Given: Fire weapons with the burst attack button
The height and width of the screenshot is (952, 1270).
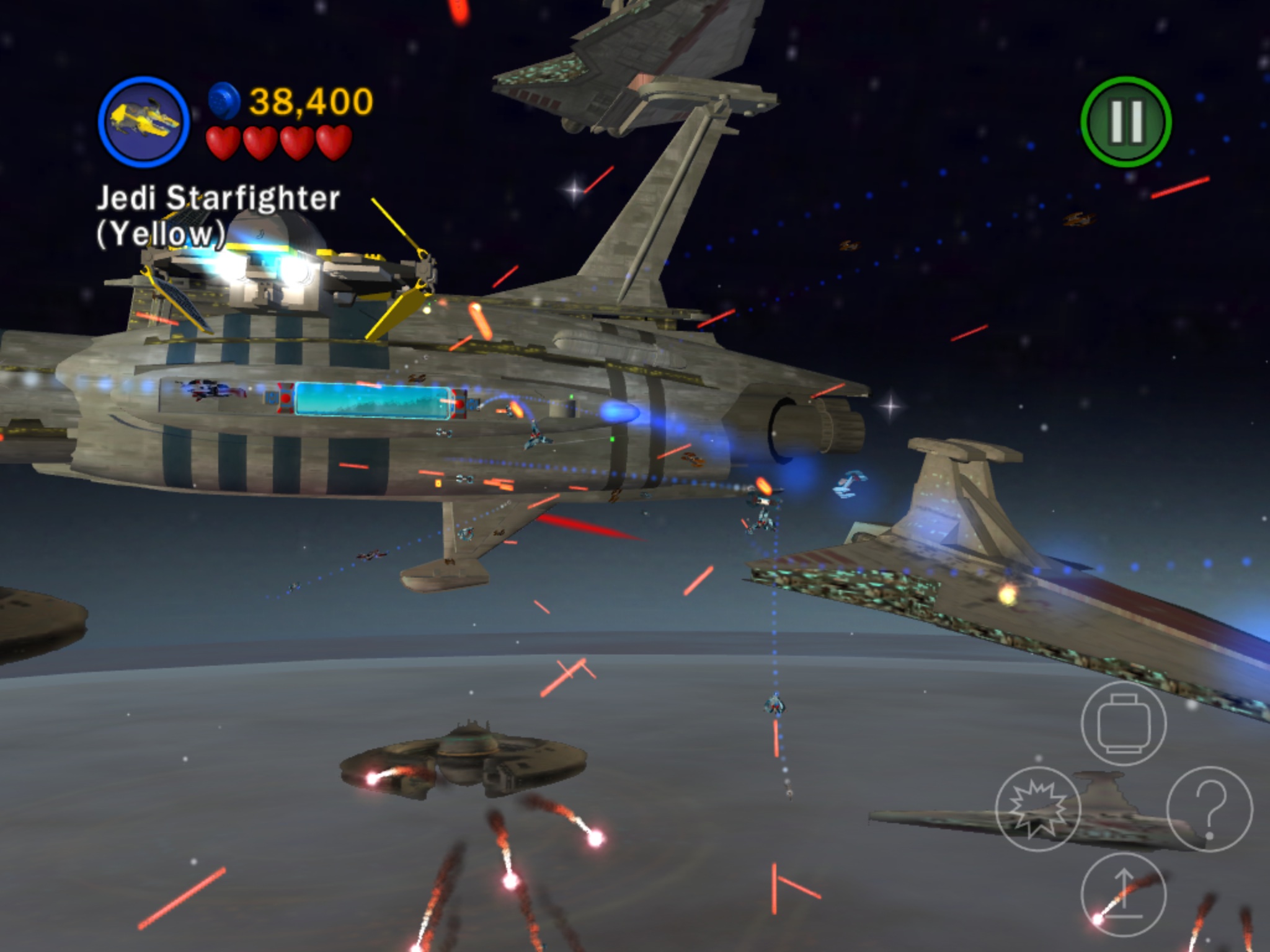Looking at the screenshot, I should (x=1038, y=808).
